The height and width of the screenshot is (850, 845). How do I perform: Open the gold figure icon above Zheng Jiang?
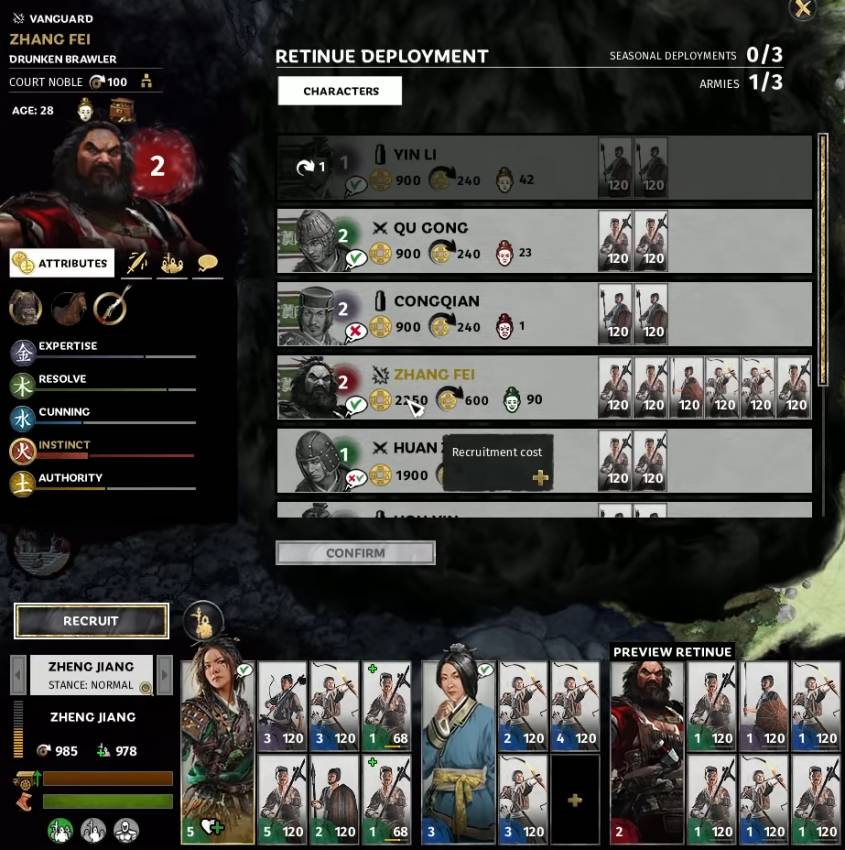(x=202, y=620)
